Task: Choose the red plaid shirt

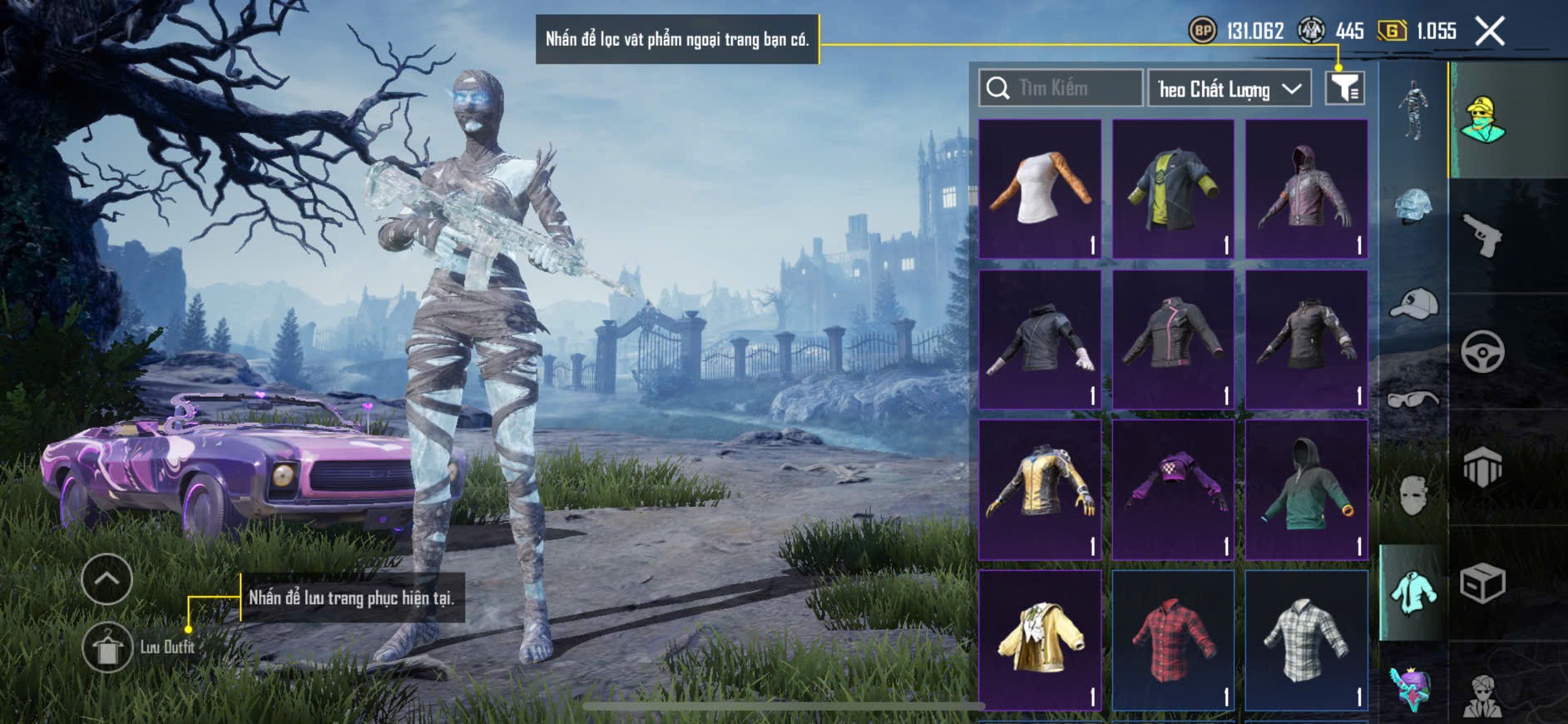Action: click(1173, 639)
